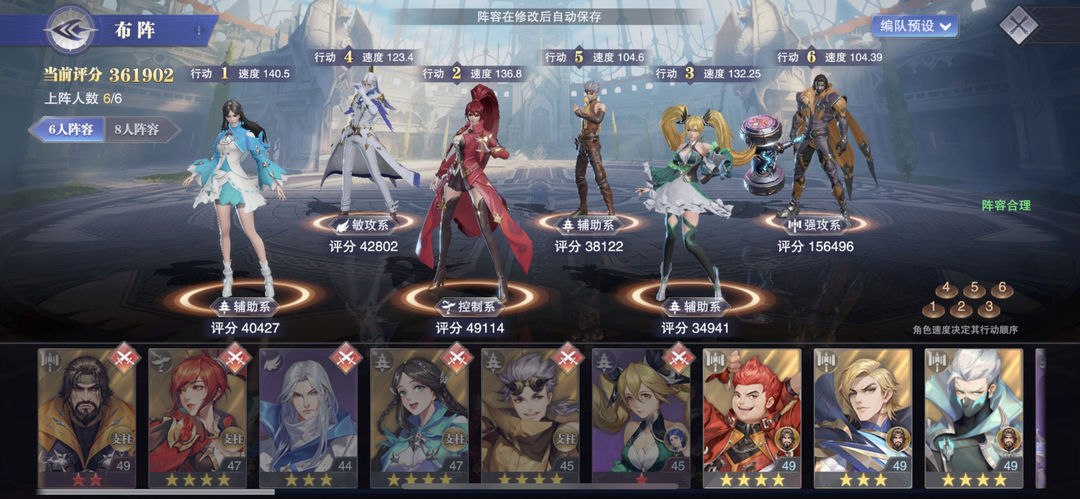Choose the grinning red-haired man hero card
Image resolution: width=1080 pixels, height=499 pixels.
click(751, 416)
